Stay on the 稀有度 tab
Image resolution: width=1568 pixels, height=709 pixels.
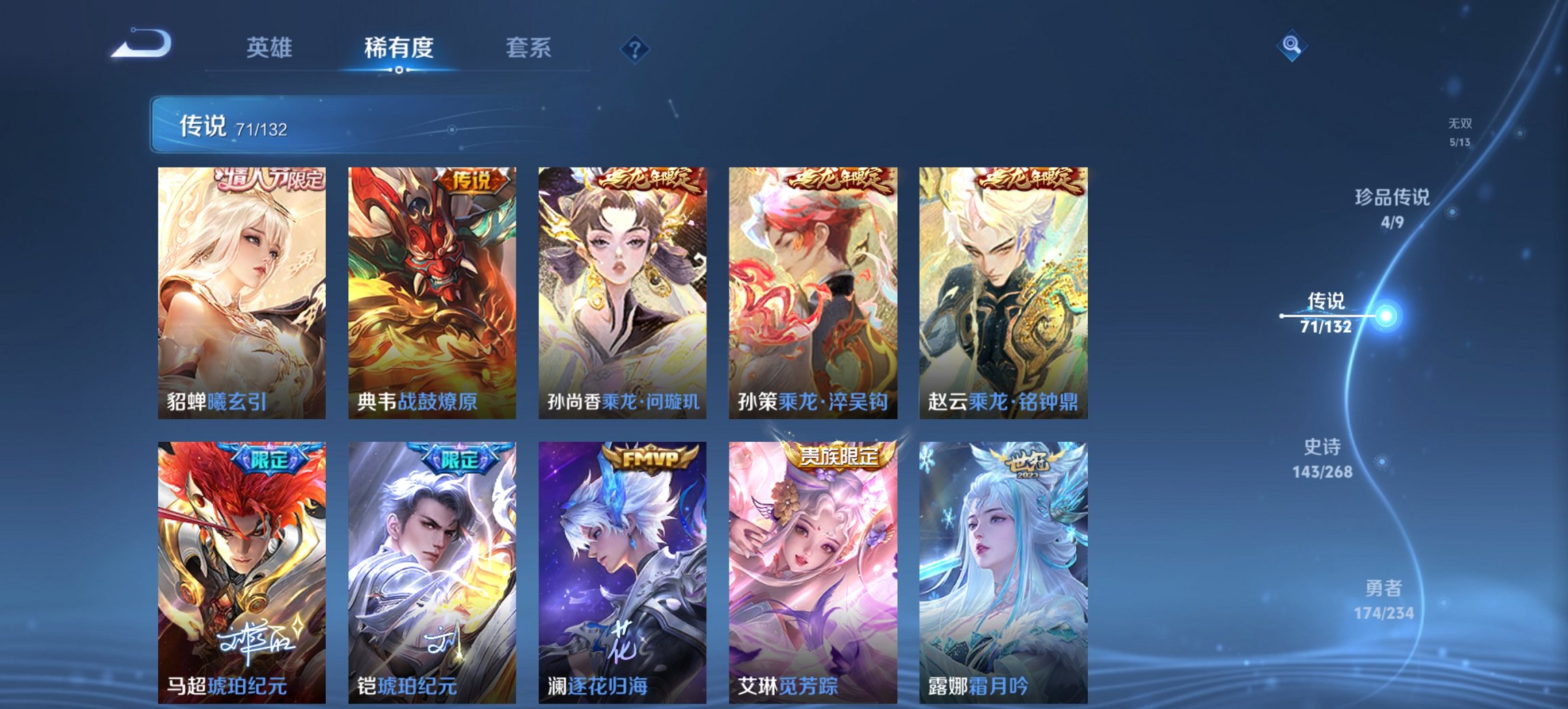click(398, 48)
